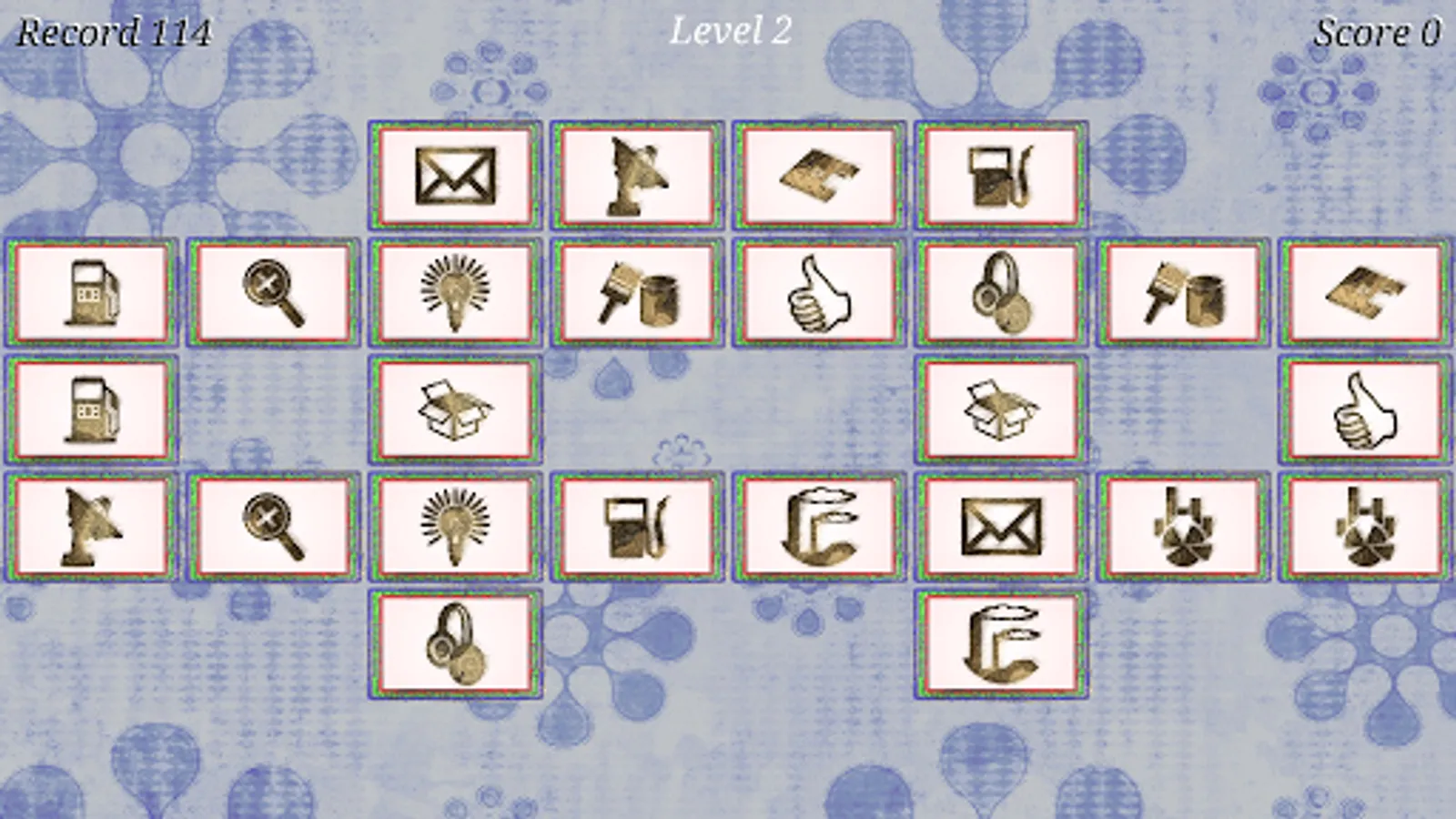
Task: Click the envelope tile in the top row
Action: point(455,176)
